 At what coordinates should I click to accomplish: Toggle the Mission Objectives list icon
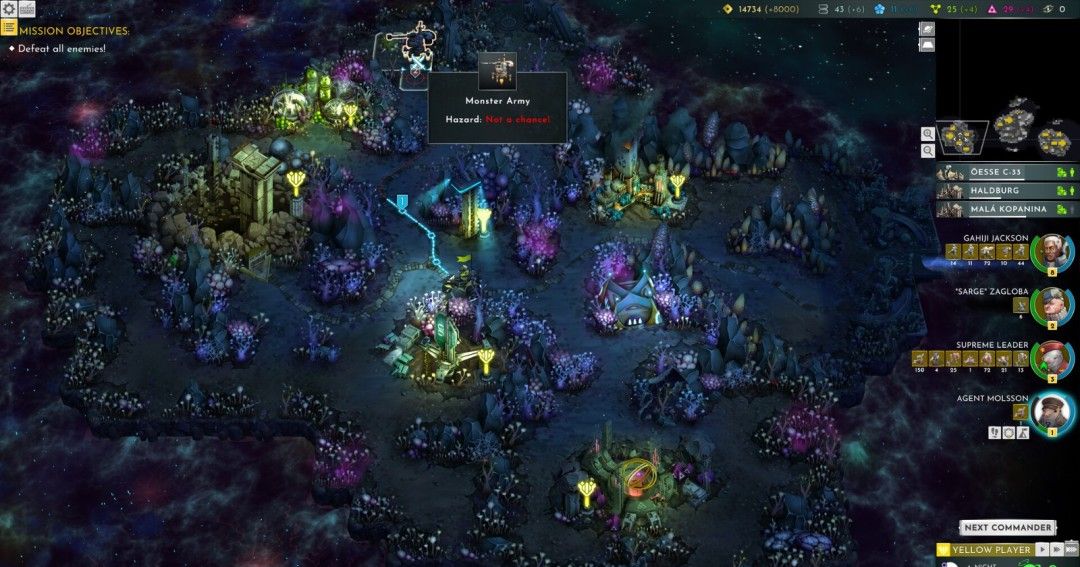point(9,29)
